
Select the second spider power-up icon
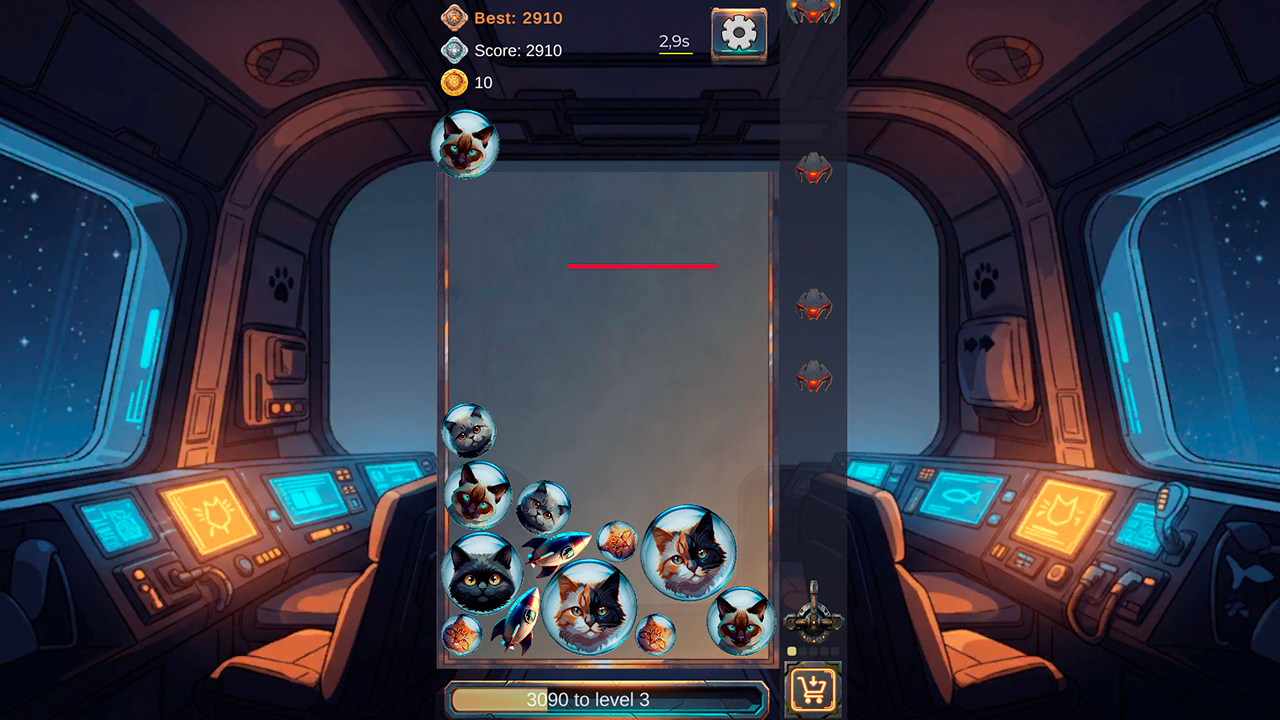click(813, 168)
